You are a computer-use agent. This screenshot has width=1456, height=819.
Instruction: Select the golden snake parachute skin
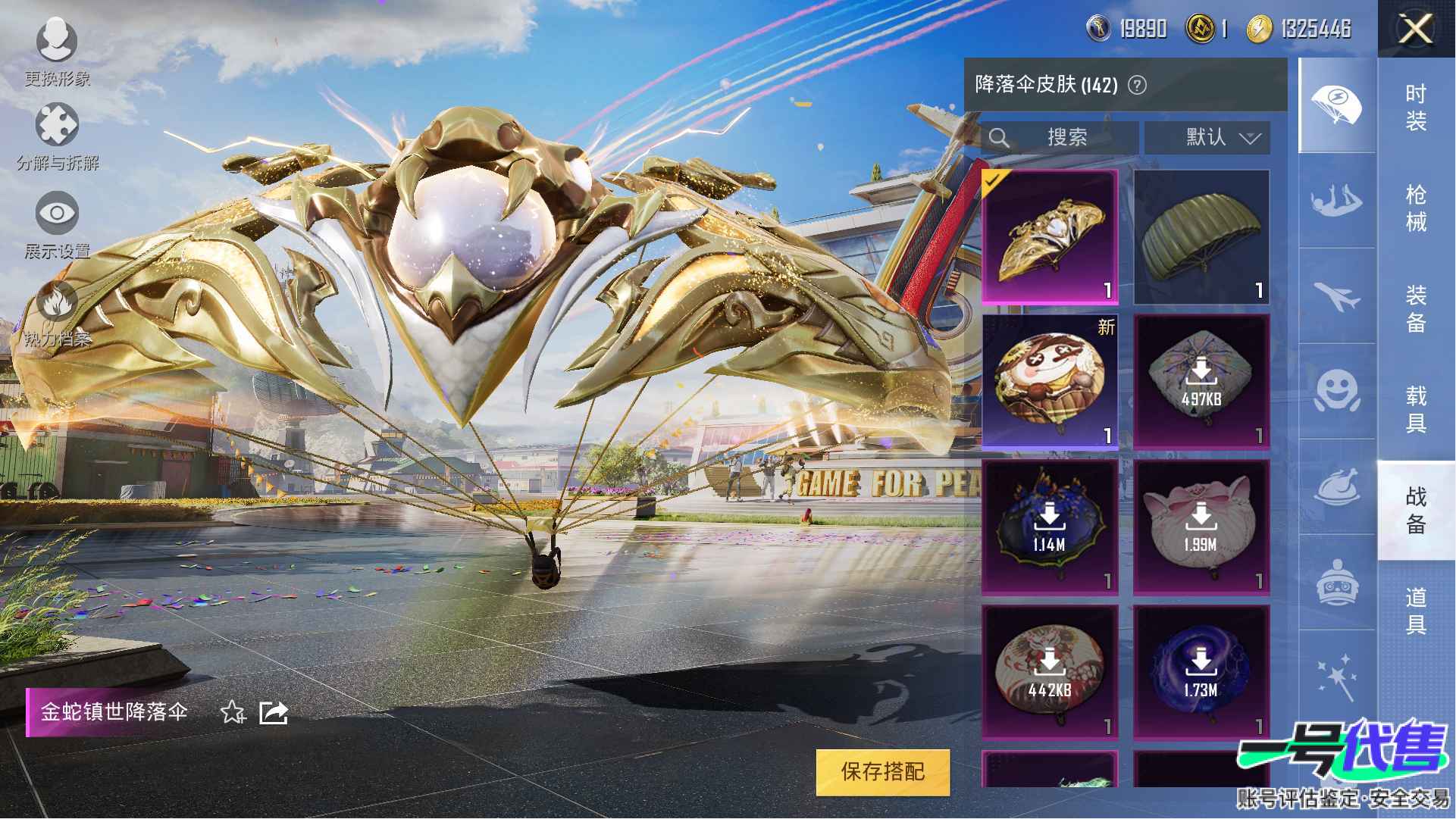pos(1050,236)
